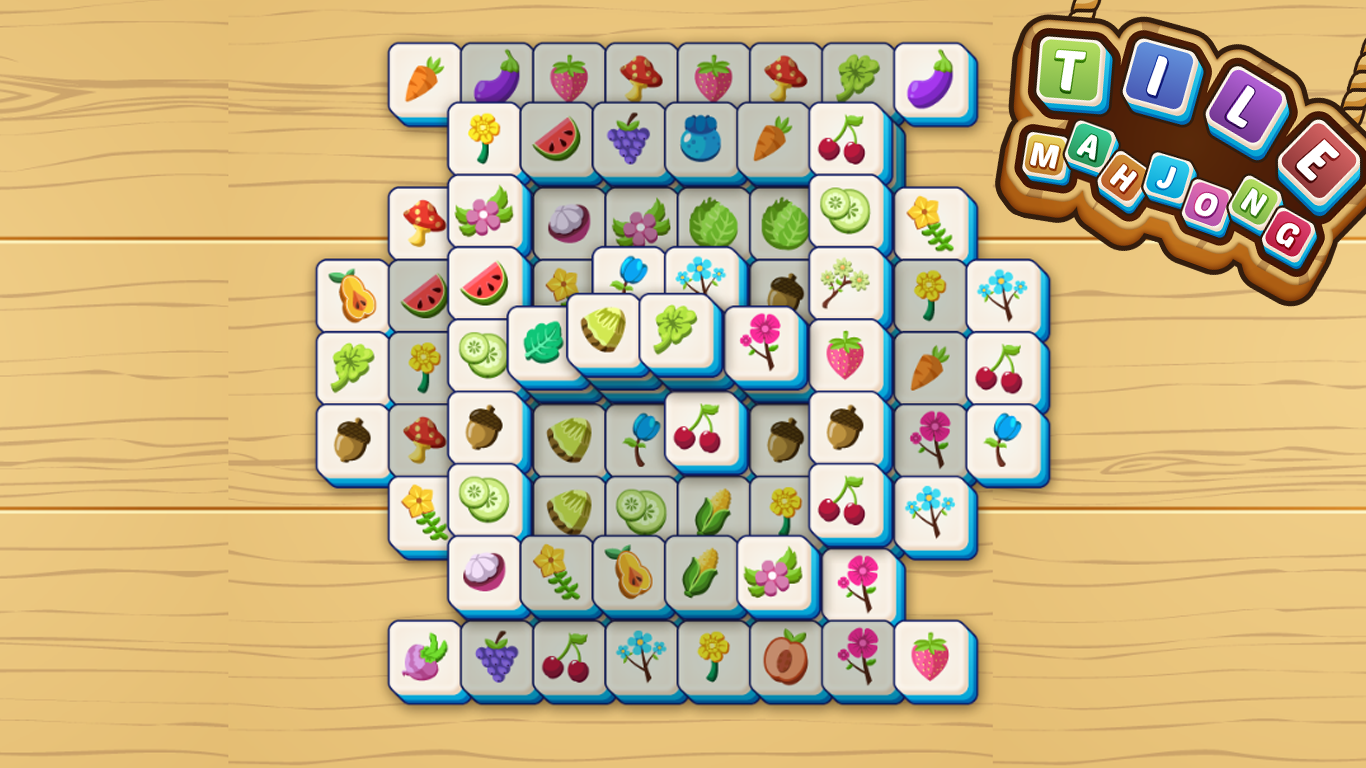
Task: Click the grapes tile at the bottom left
Action: [x=495, y=660]
